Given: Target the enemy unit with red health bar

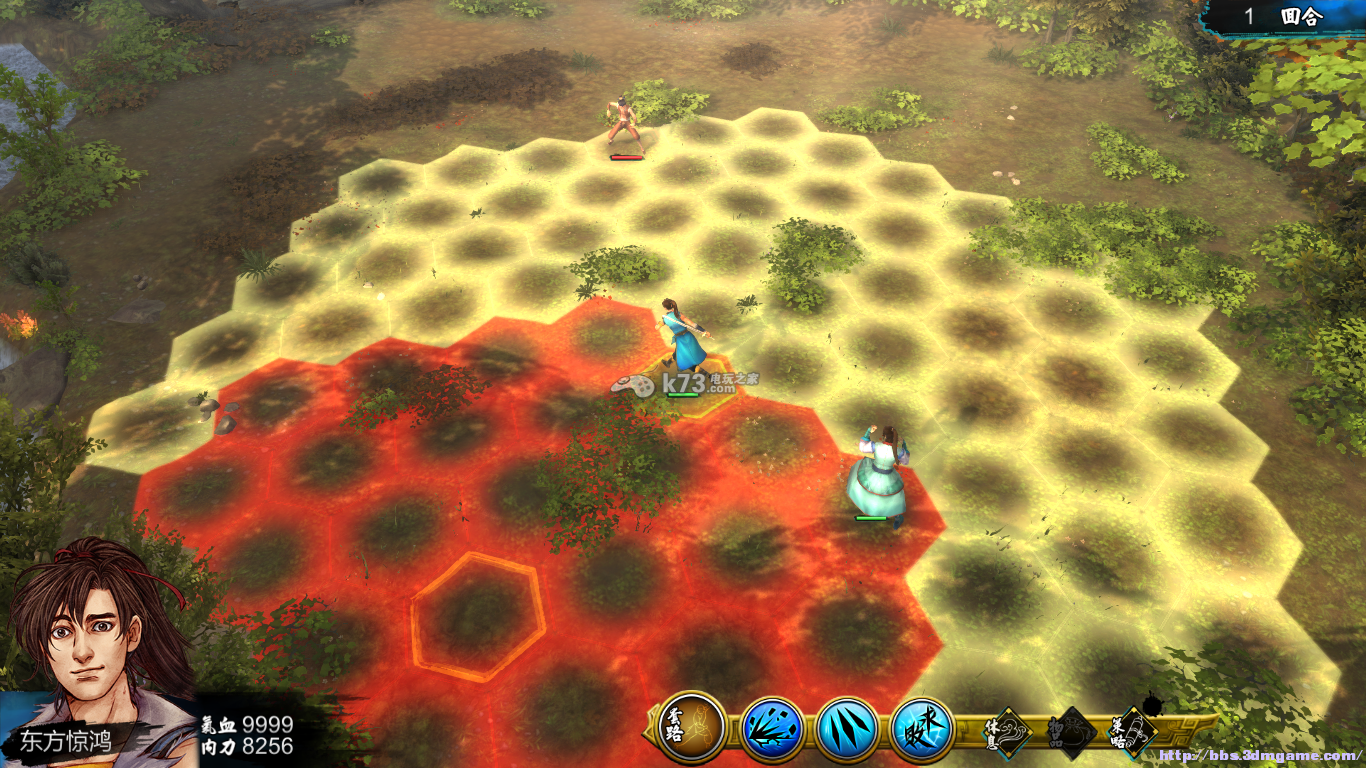Looking at the screenshot, I should [x=626, y=125].
